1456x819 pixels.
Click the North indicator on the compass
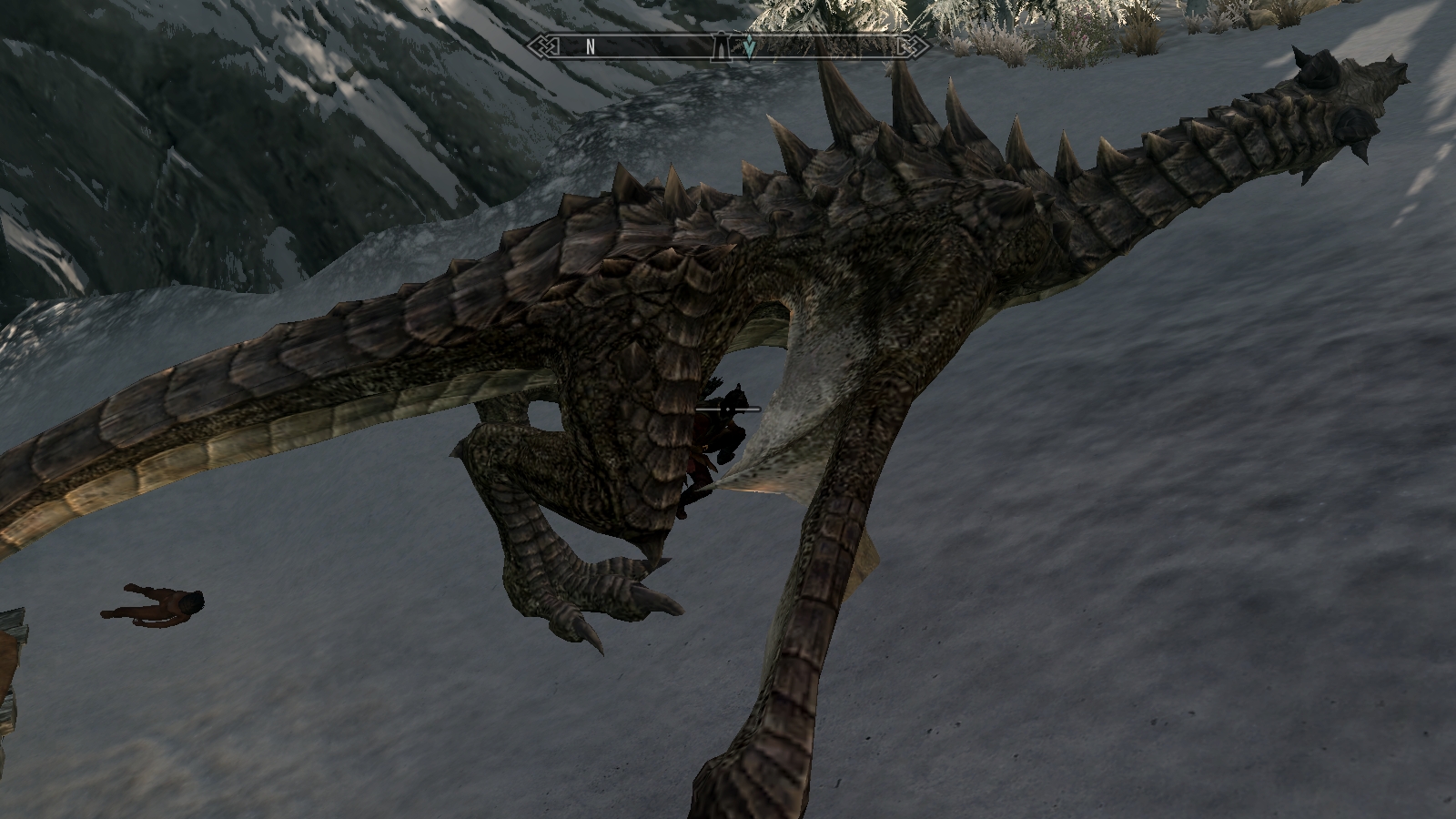click(x=590, y=47)
